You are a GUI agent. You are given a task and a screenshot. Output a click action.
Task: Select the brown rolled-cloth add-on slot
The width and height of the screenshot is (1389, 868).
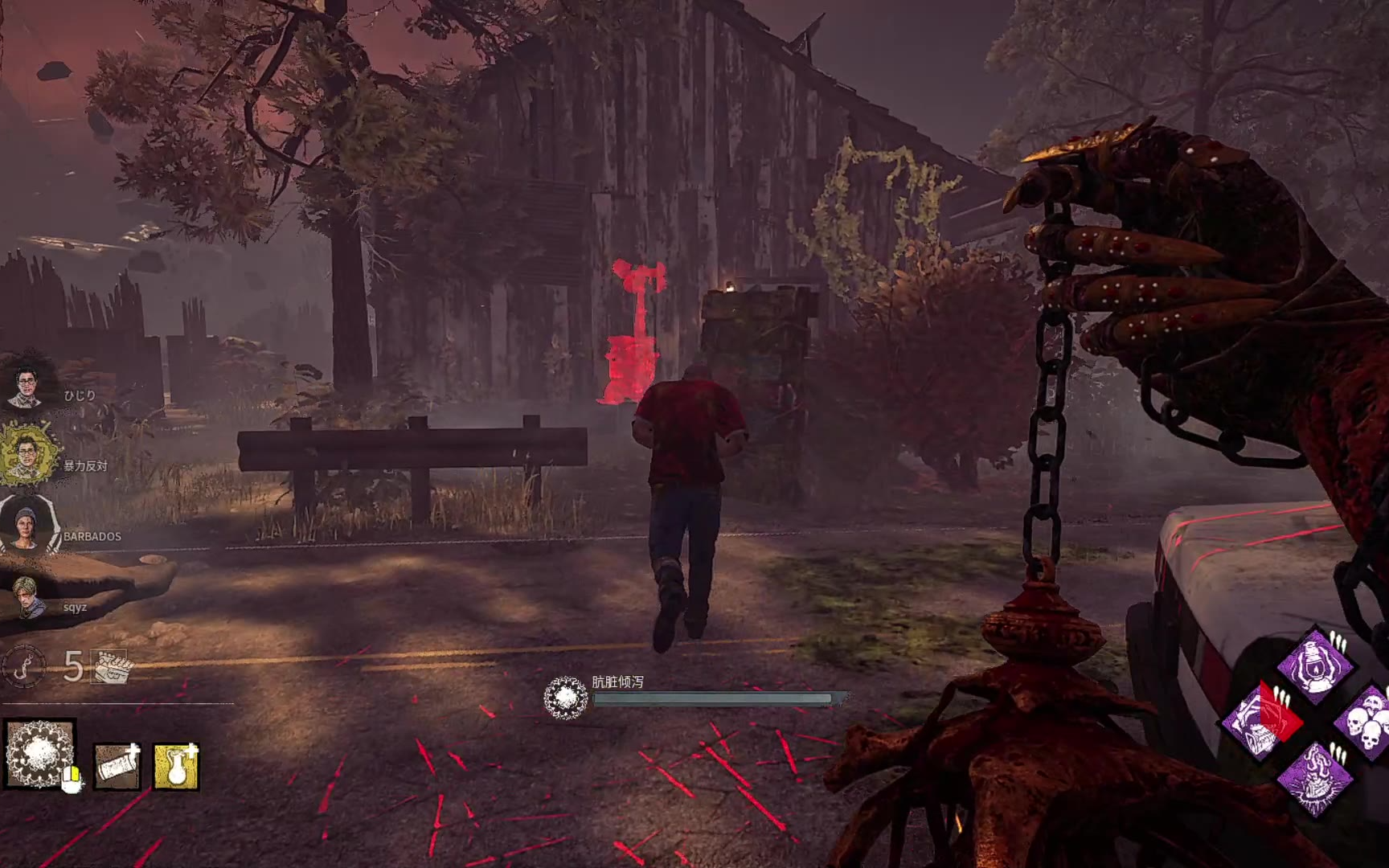[x=117, y=765]
